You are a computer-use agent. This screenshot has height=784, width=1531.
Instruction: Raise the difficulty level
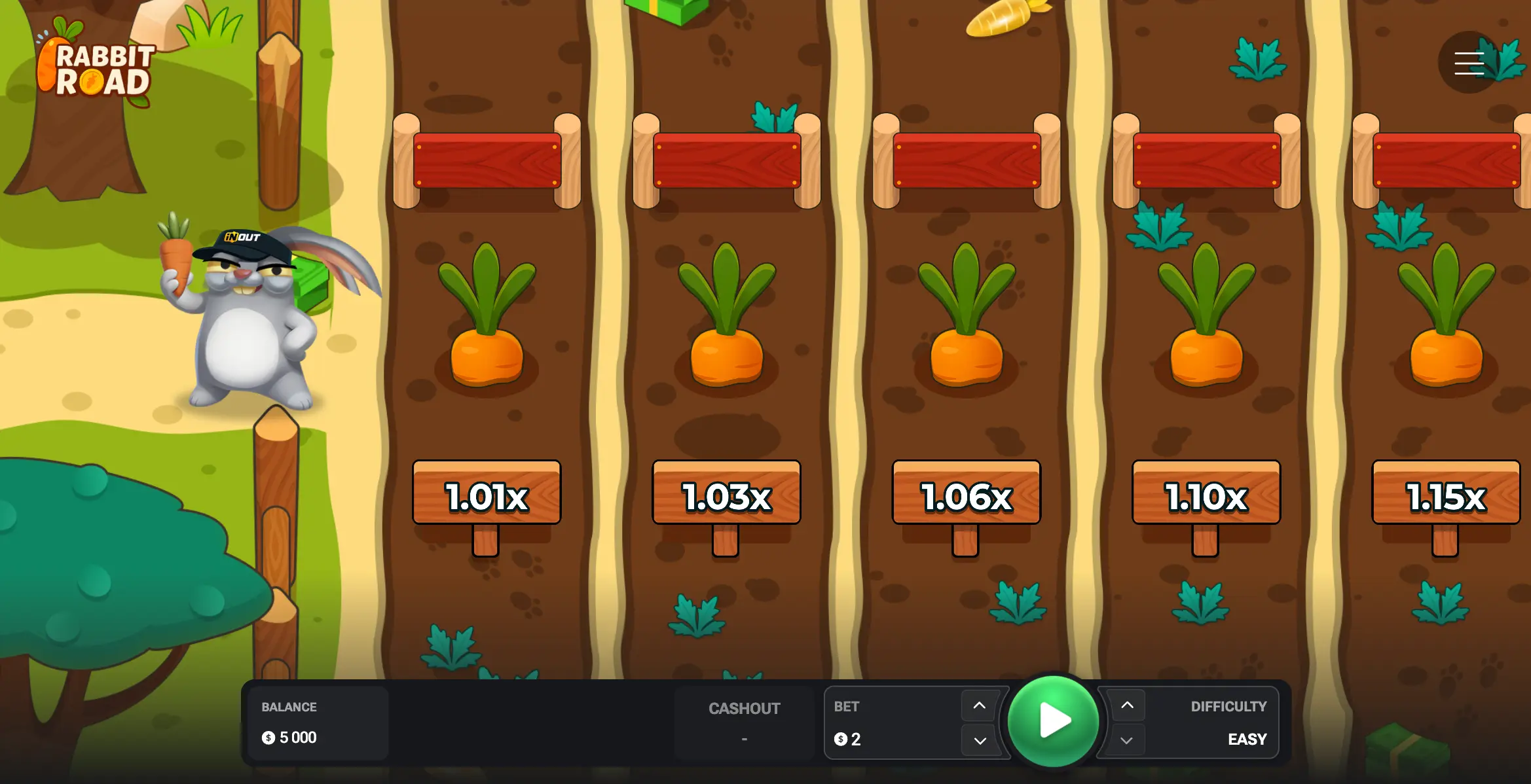pyautogui.click(x=1127, y=705)
